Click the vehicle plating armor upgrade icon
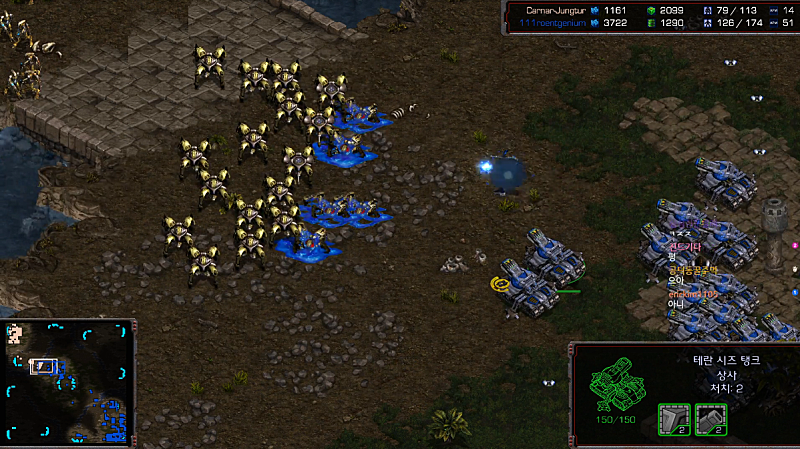The height and width of the screenshot is (449, 800). [x=674, y=418]
